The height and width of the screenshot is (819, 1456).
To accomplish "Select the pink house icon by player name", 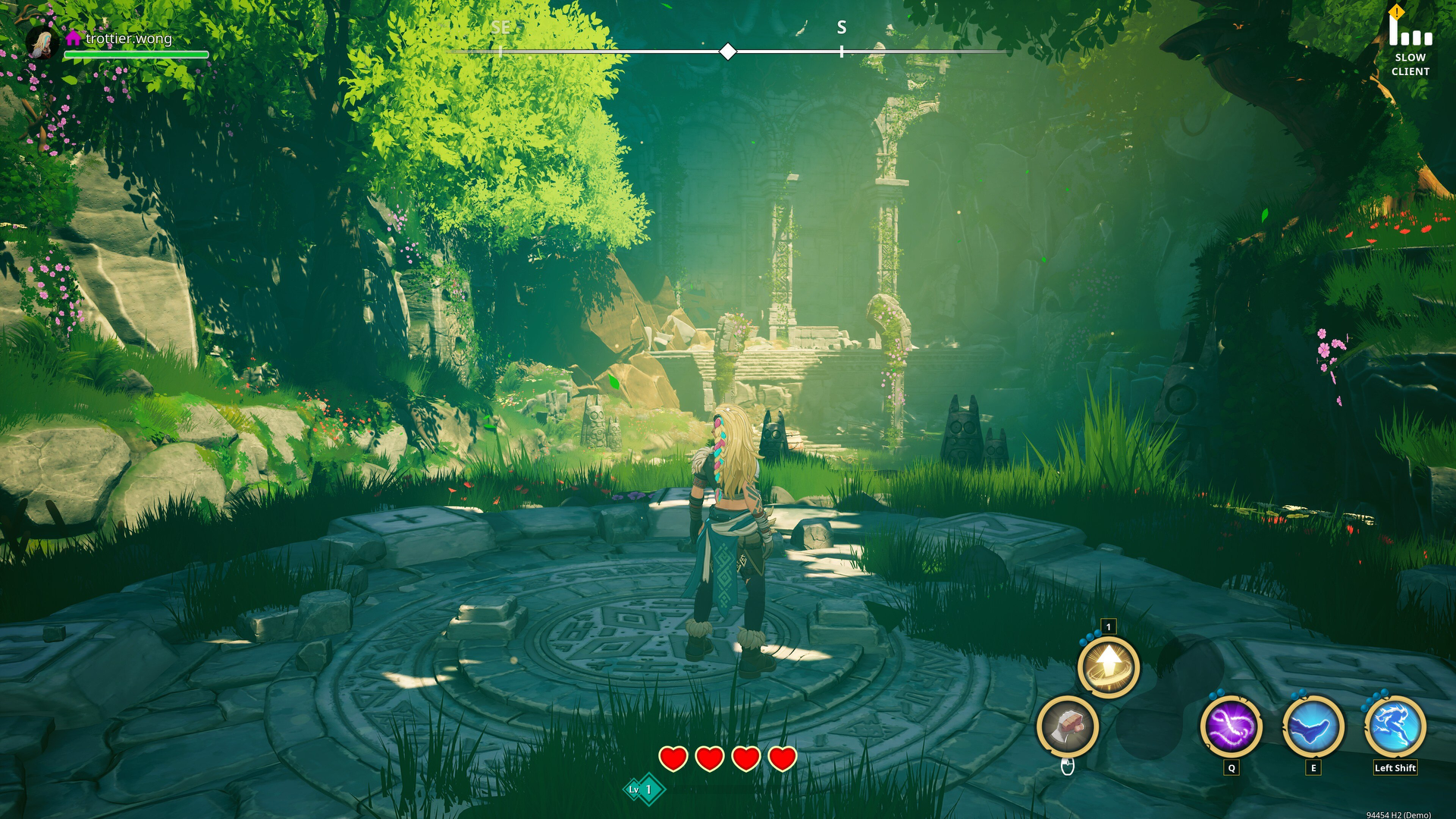I will pyautogui.click(x=74, y=38).
